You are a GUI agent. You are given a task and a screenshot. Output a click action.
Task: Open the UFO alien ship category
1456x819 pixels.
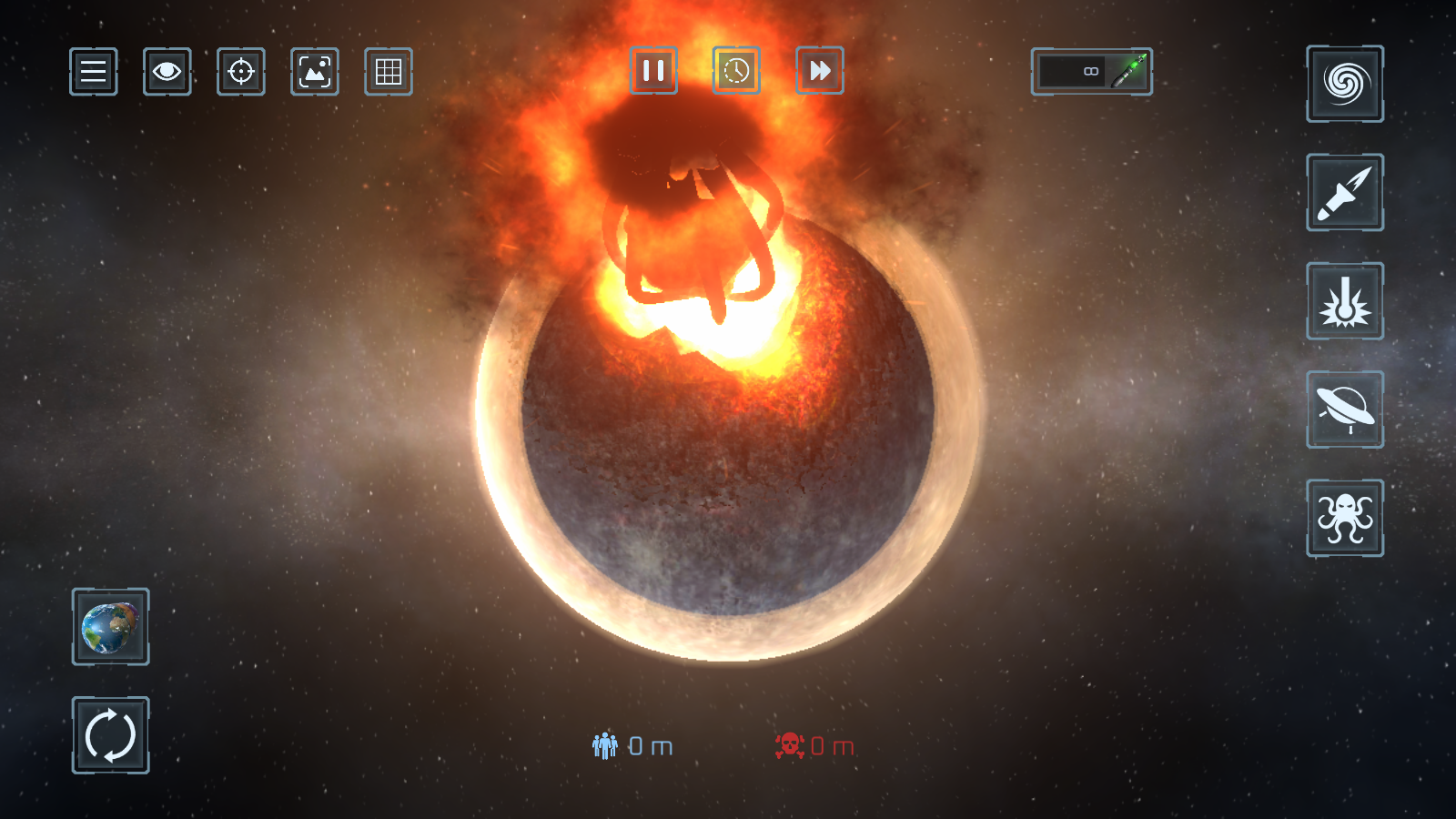click(1345, 409)
